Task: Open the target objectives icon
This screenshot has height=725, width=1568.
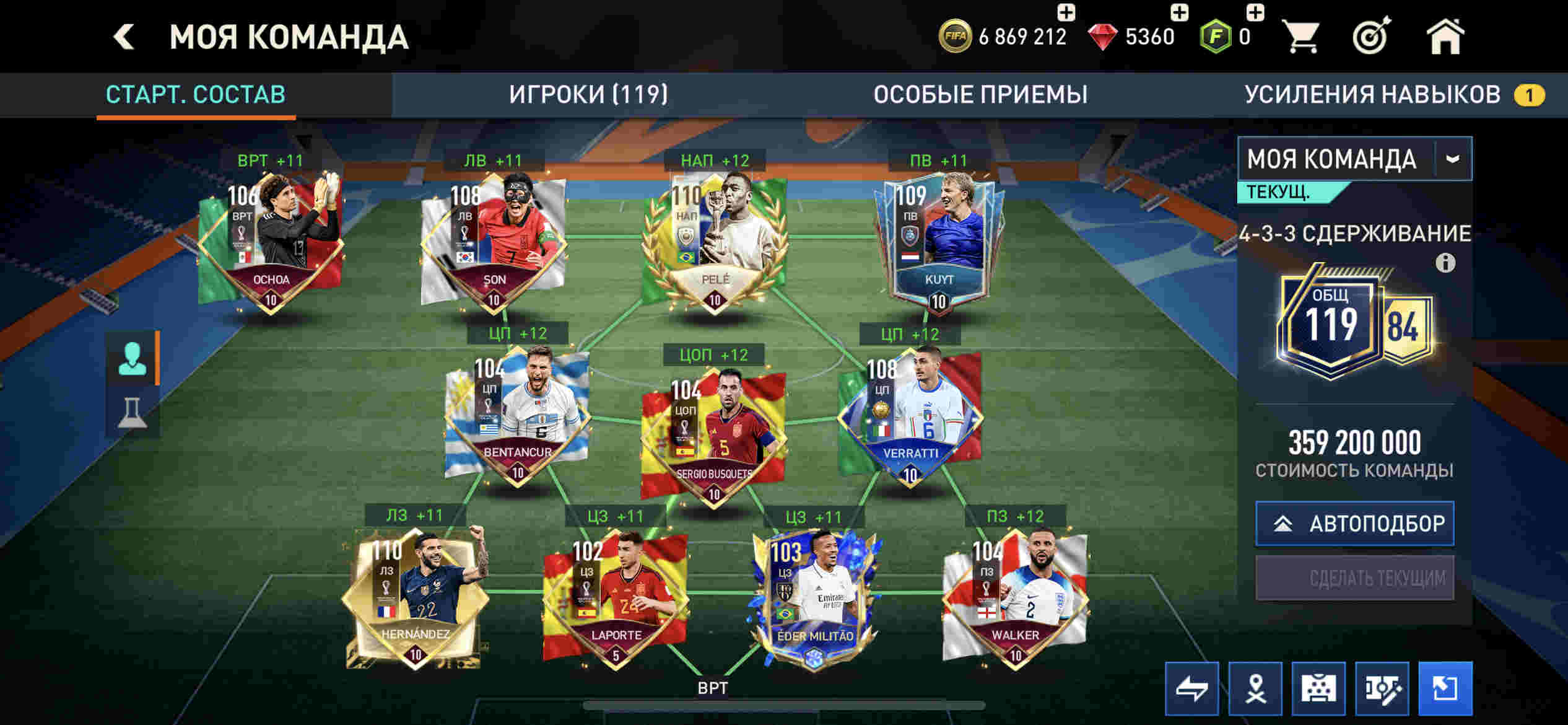Action: click(x=1372, y=37)
